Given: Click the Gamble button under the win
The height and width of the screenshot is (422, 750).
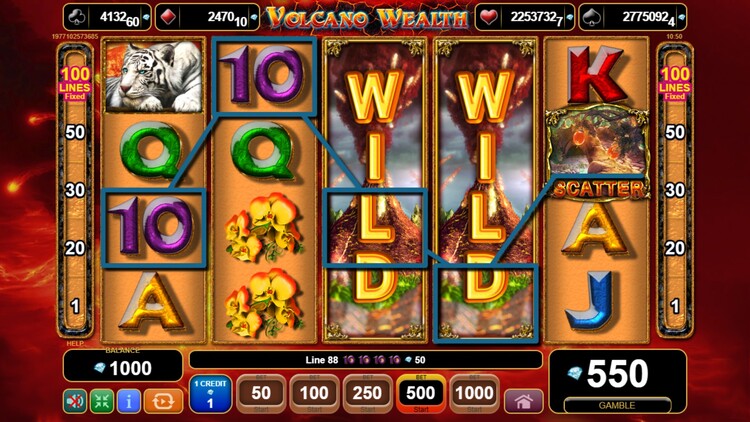Looking at the screenshot, I should click(616, 404).
